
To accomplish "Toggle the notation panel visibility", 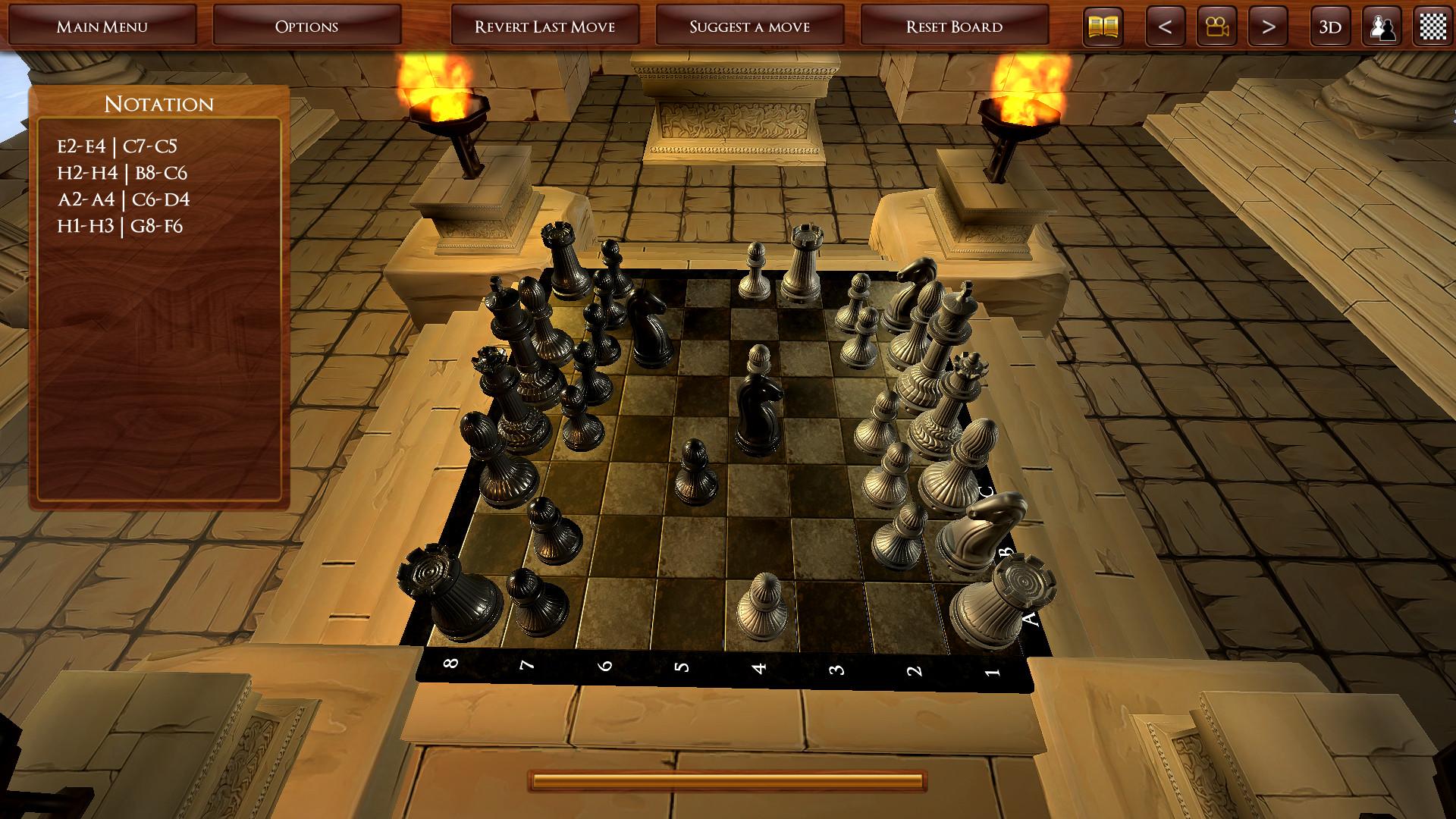I will coord(1102,26).
